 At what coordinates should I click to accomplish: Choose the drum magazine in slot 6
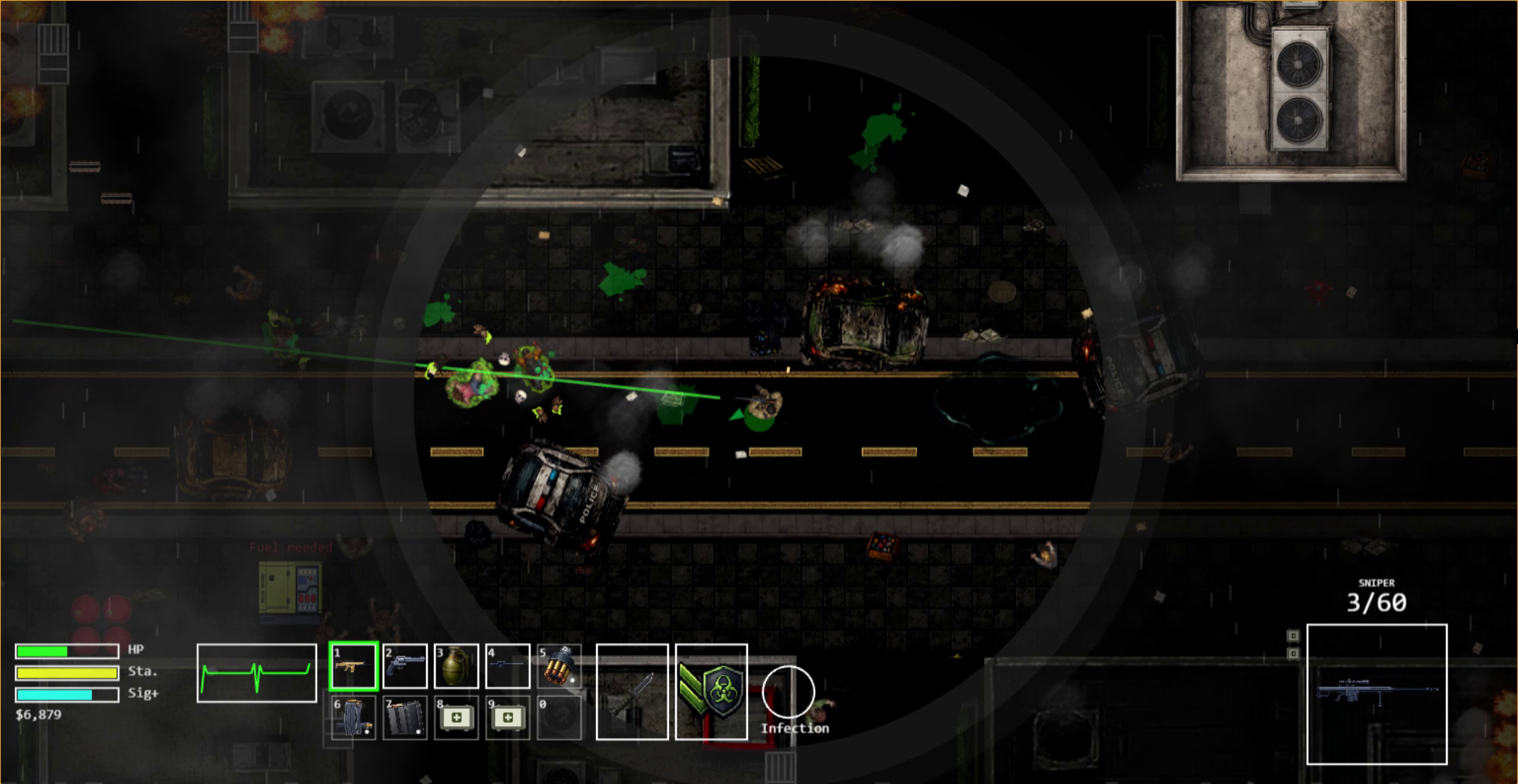click(353, 718)
